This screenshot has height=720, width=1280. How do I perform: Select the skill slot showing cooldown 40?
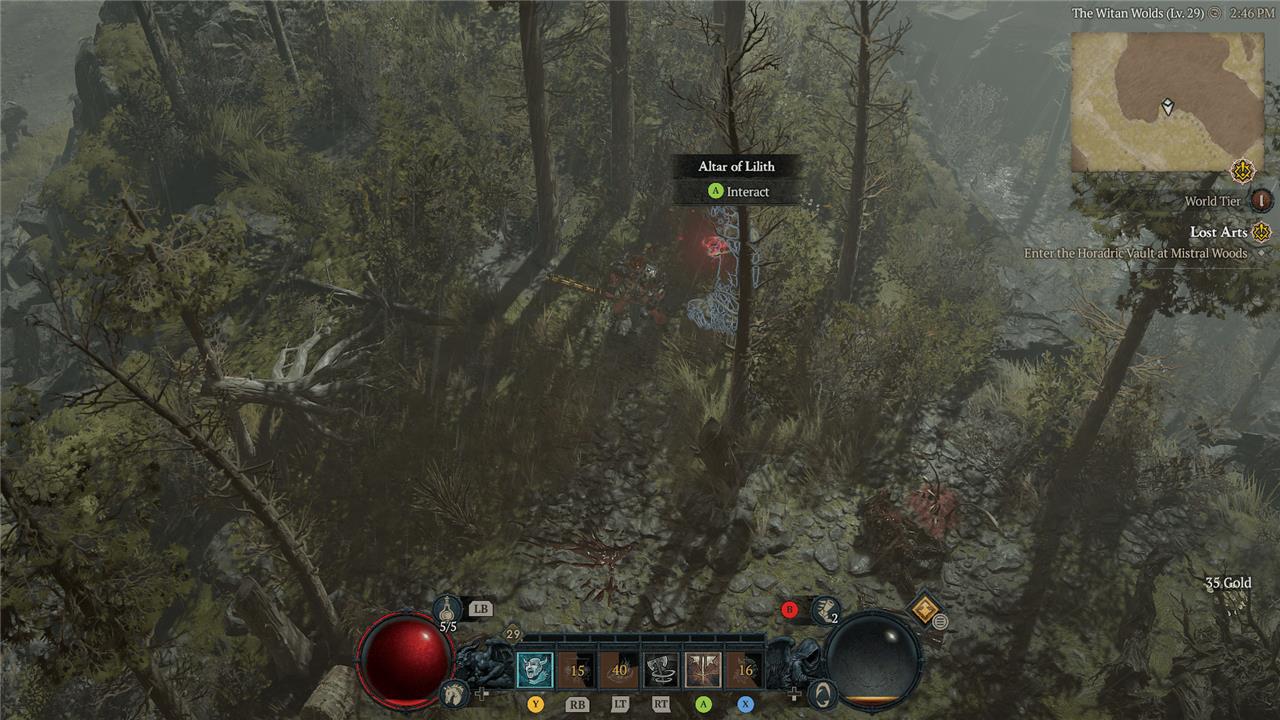pyautogui.click(x=619, y=670)
